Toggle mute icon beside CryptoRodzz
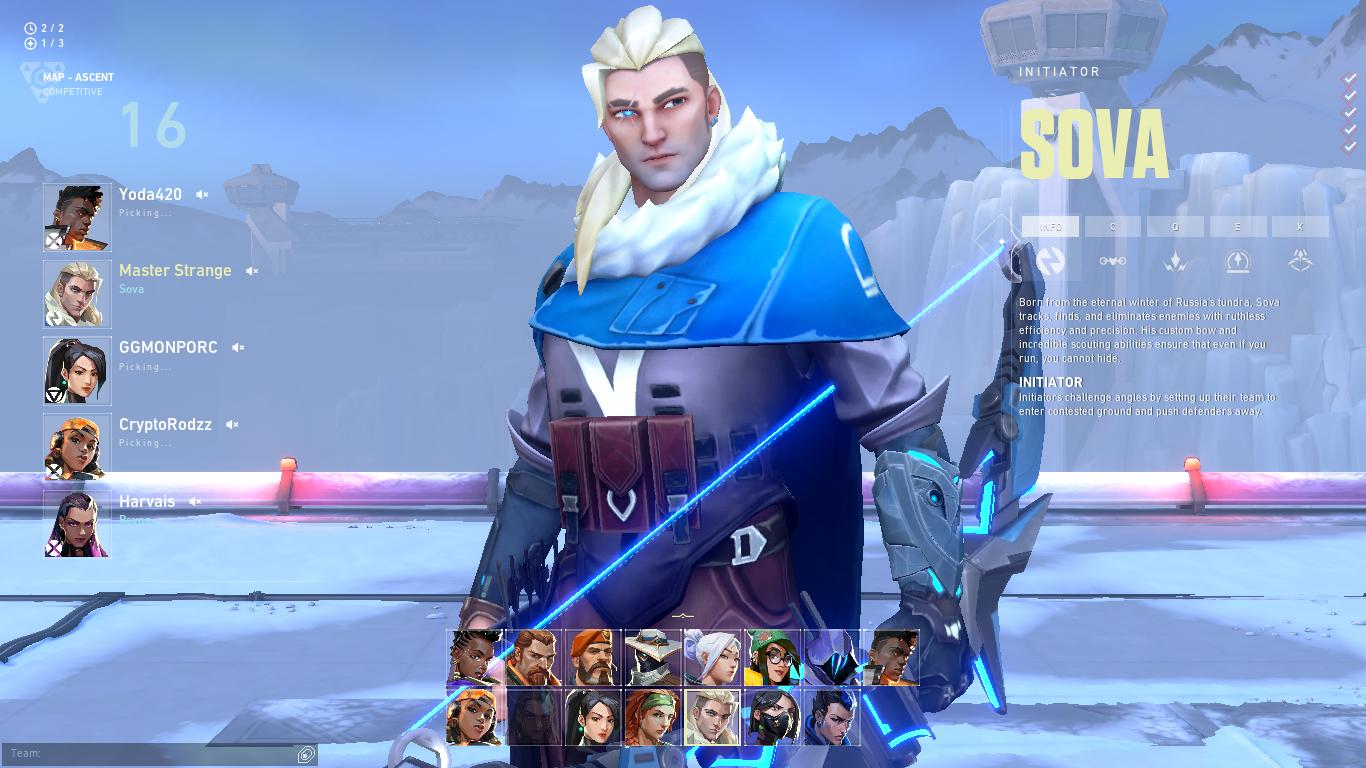This screenshot has width=1366, height=768. tap(232, 425)
